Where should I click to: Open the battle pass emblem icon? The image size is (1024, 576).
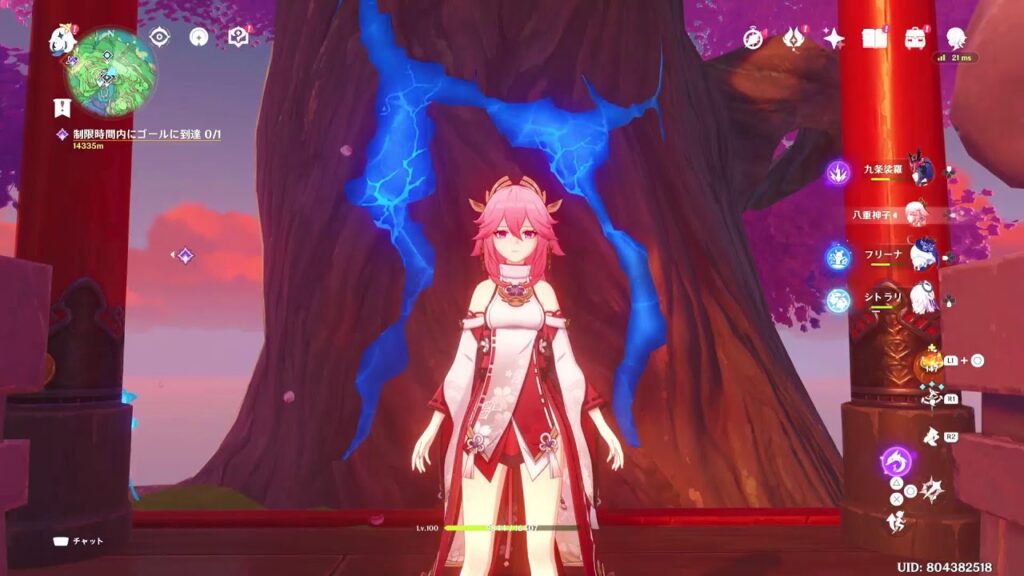[794, 38]
